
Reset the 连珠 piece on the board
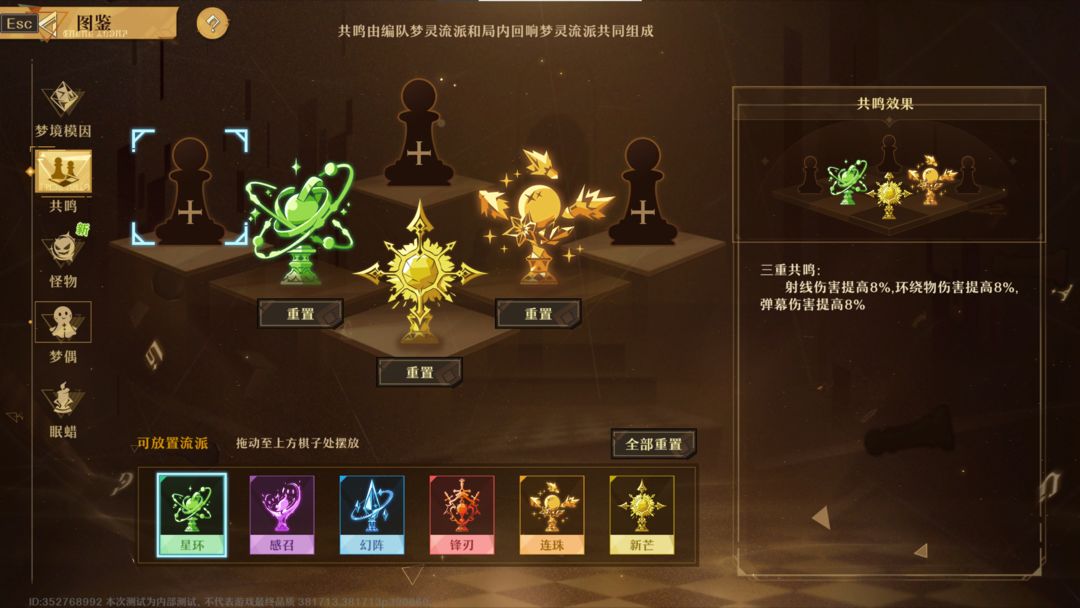[x=538, y=314]
